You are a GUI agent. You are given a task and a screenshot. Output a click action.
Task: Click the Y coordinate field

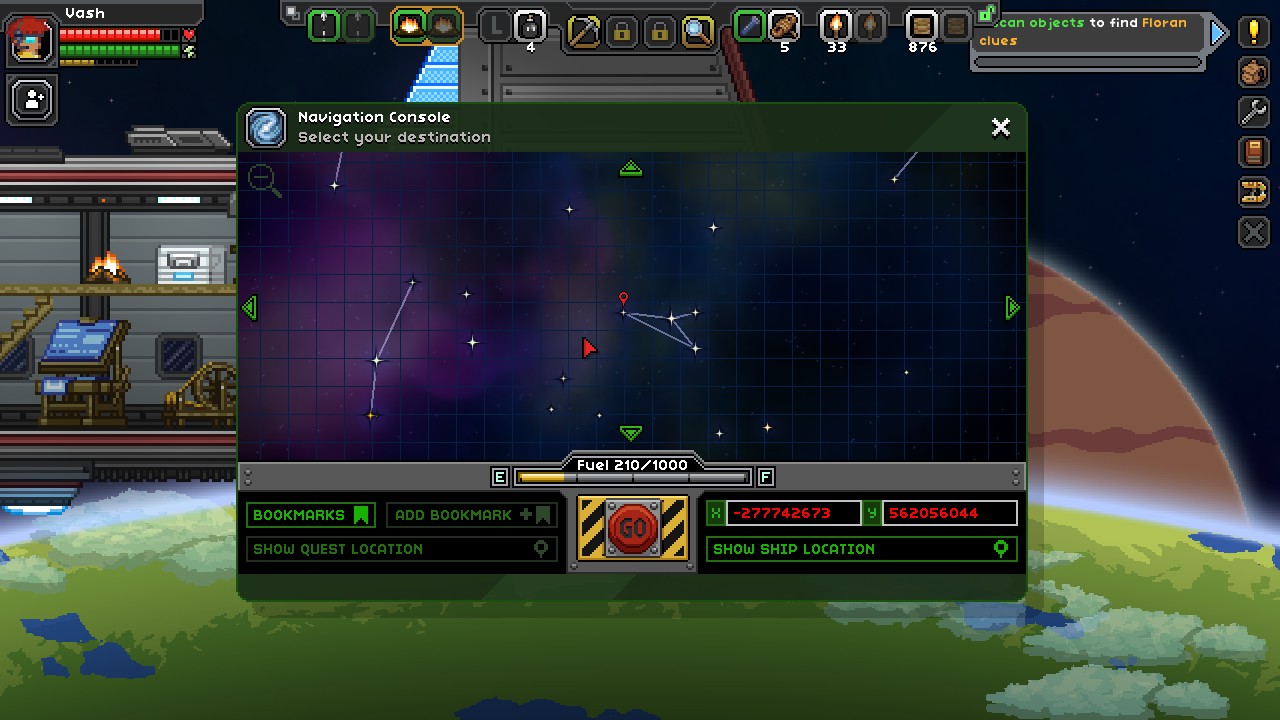[x=948, y=513]
